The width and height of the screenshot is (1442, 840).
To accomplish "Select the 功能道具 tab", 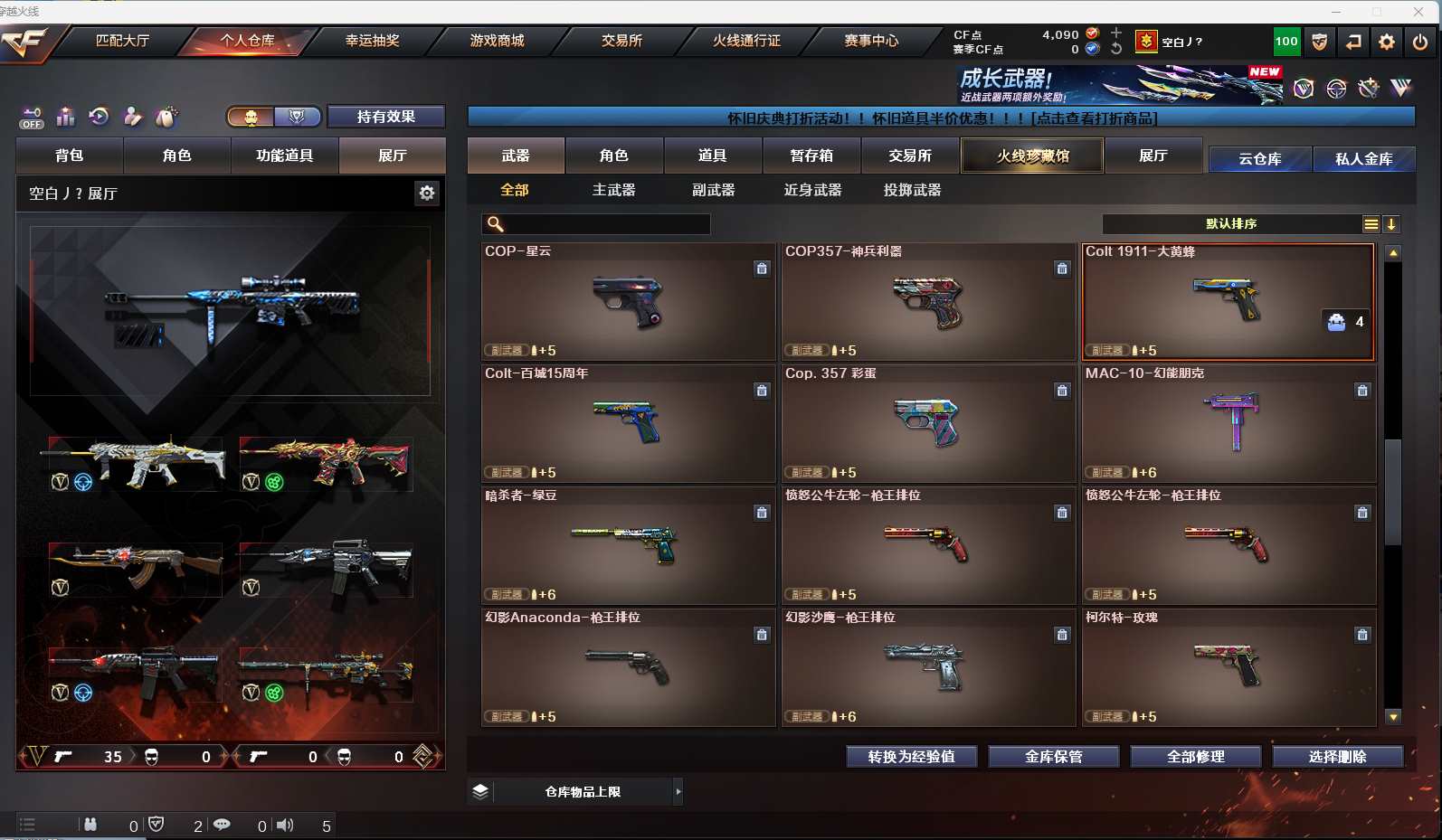I will click(284, 156).
